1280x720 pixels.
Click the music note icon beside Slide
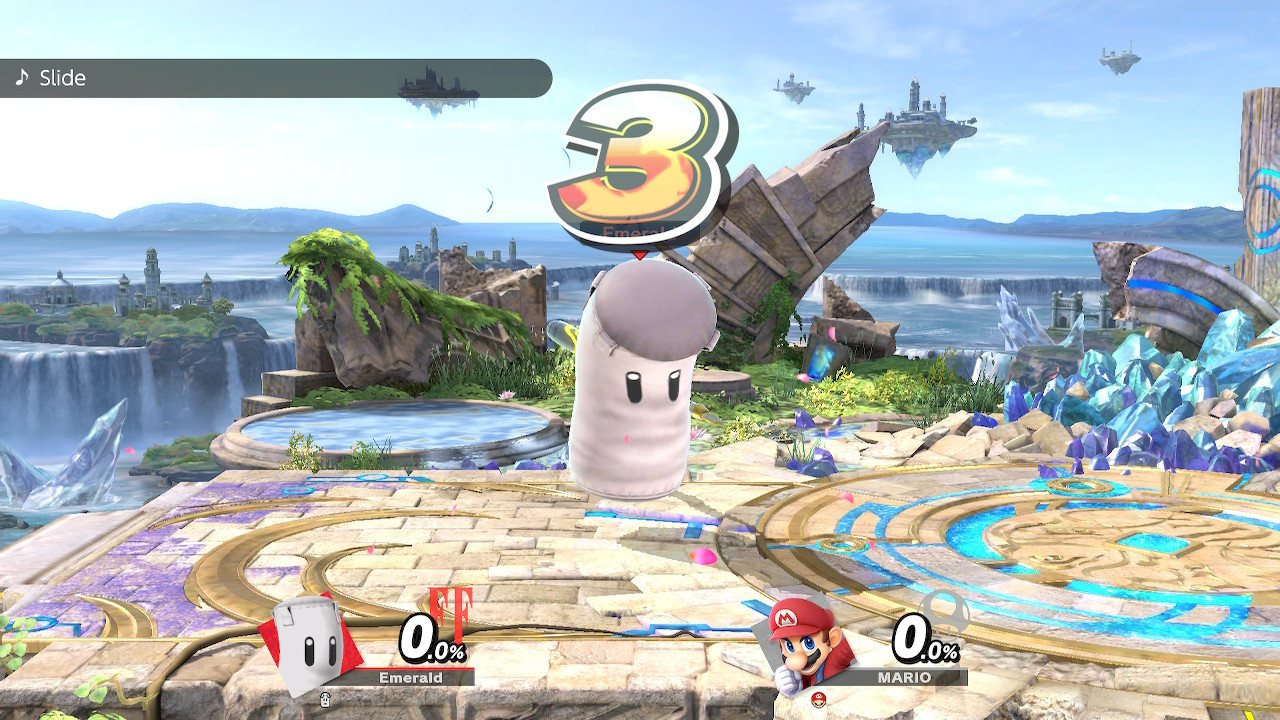pyautogui.click(x=22, y=76)
